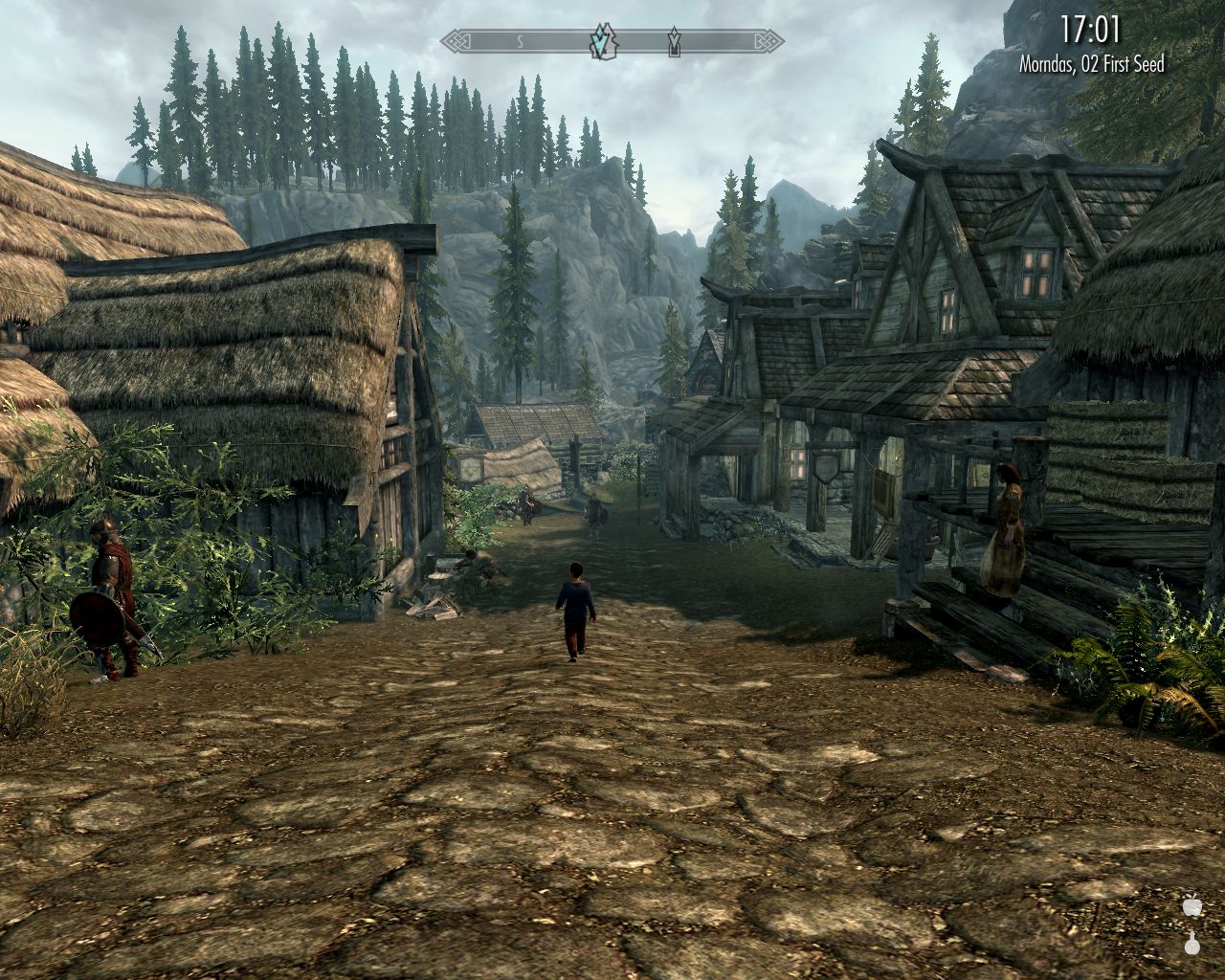Click the apple hunger status icon
This screenshot has width=1225, height=980.
[1192, 907]
